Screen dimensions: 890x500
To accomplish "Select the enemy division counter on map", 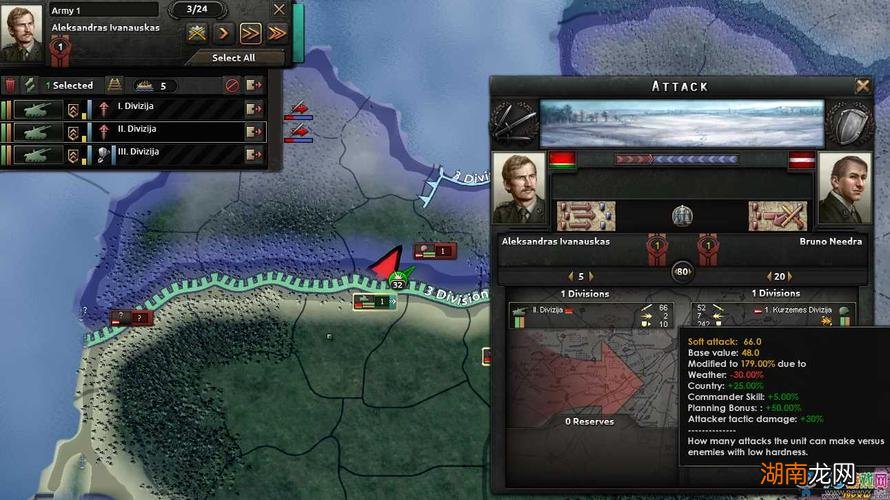I will coord(434,251).
